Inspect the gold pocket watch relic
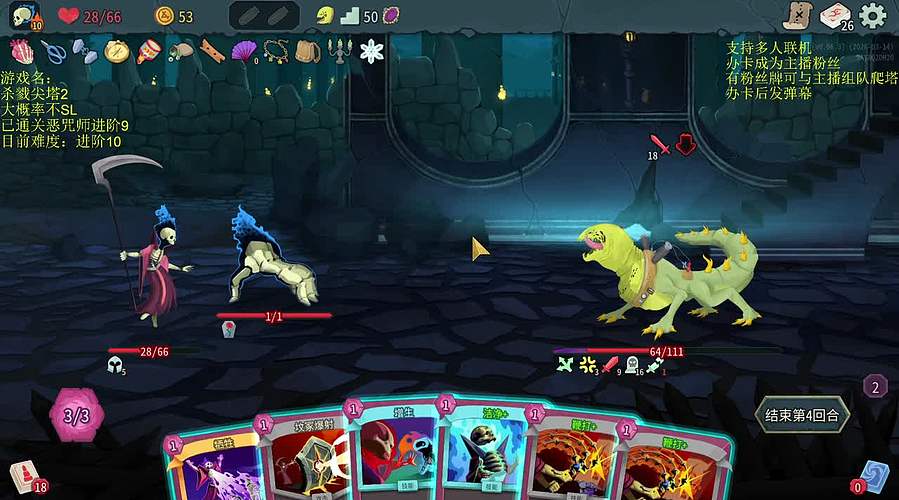The height and width of the screenshot is (500, 899). pyautogui.click(x=117, y=50)
